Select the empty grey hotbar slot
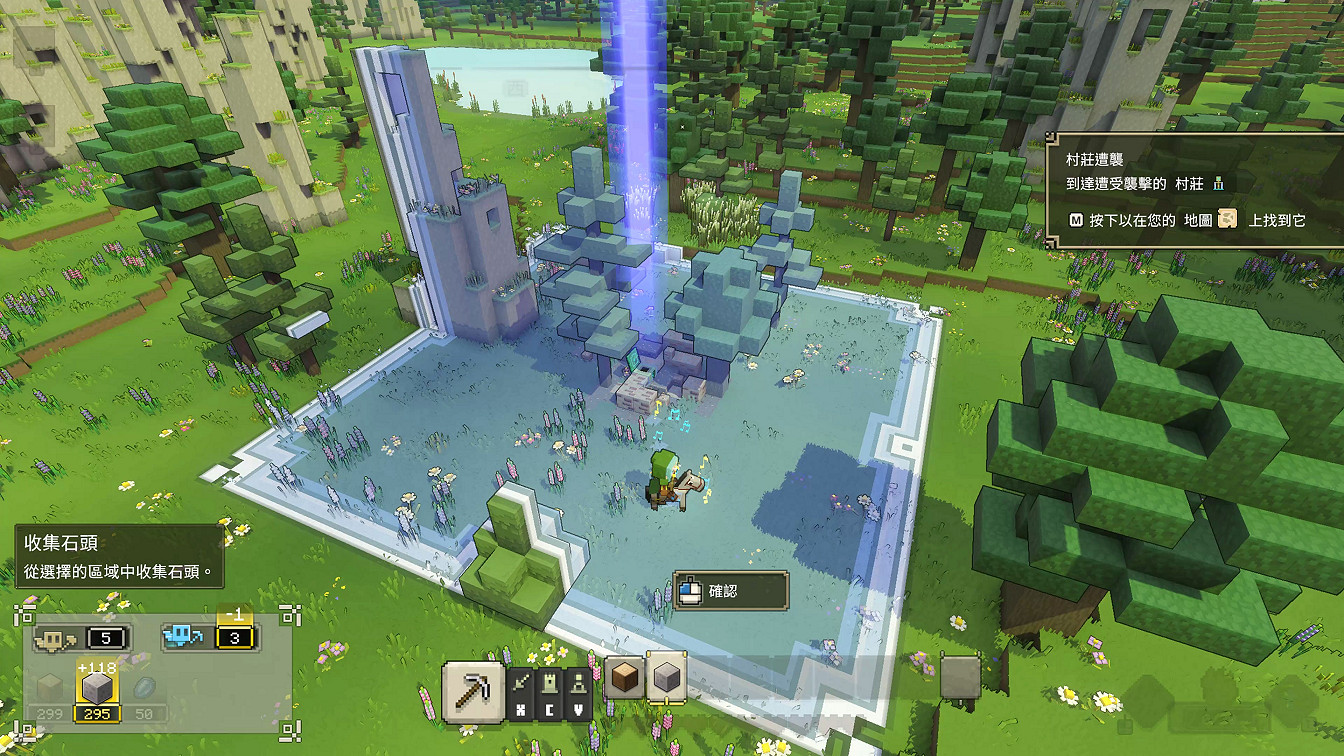Viewport: 1344px width, 756px height. pos(960,678)
